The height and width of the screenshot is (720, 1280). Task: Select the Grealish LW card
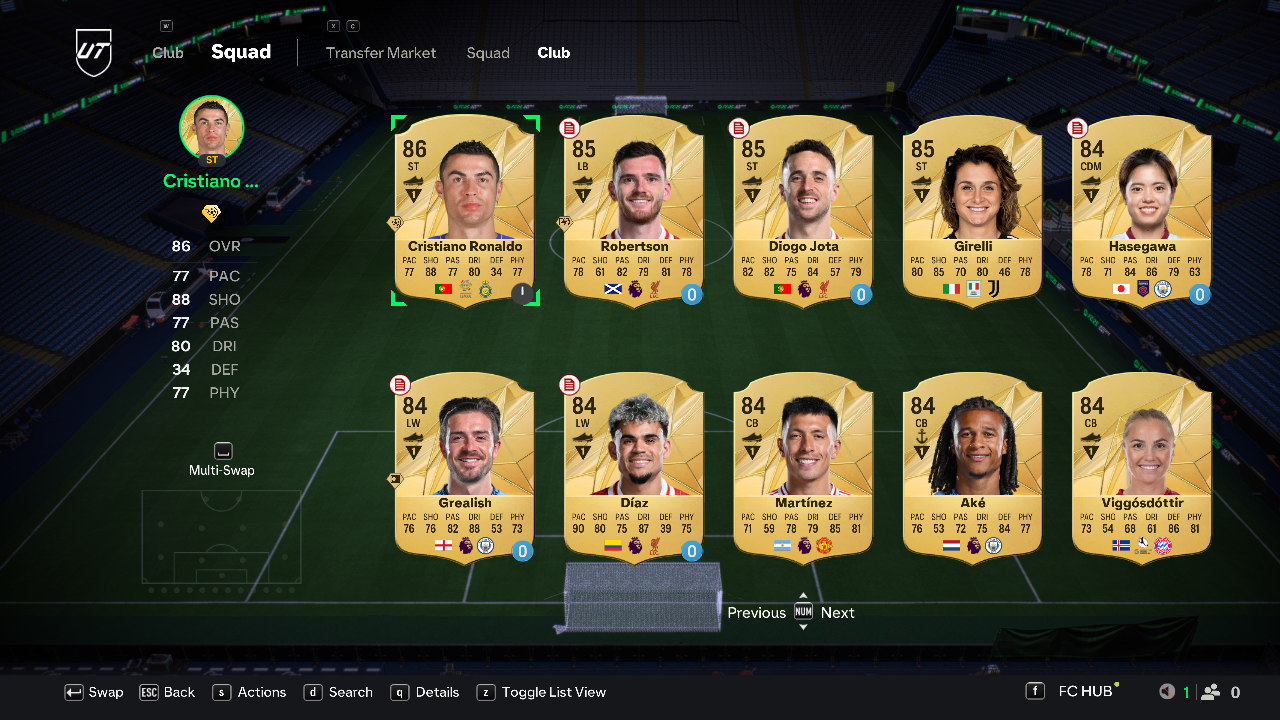(465, 467)
